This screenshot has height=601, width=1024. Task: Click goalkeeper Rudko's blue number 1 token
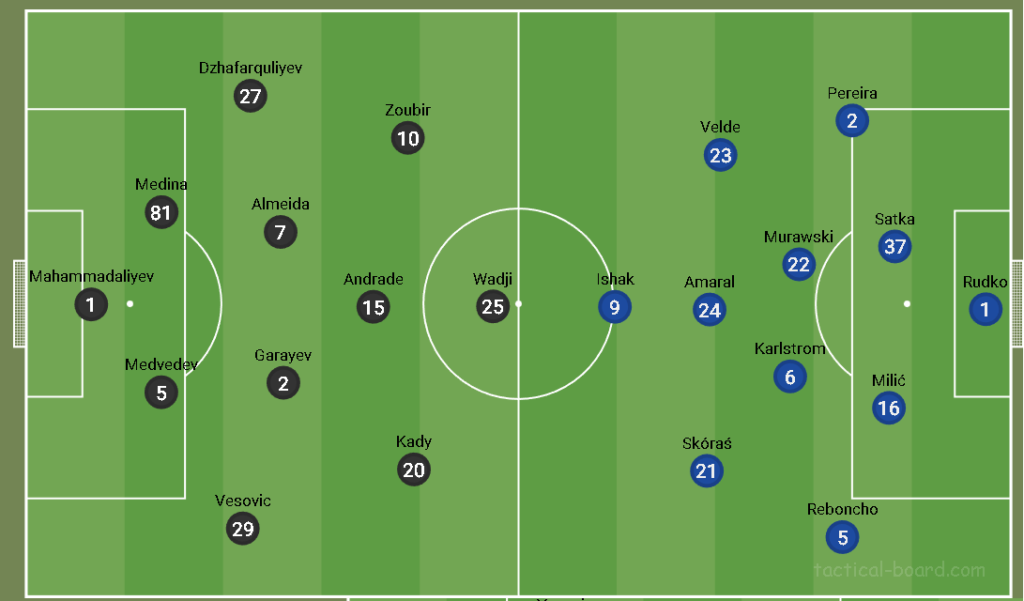[x=985, y=310]
